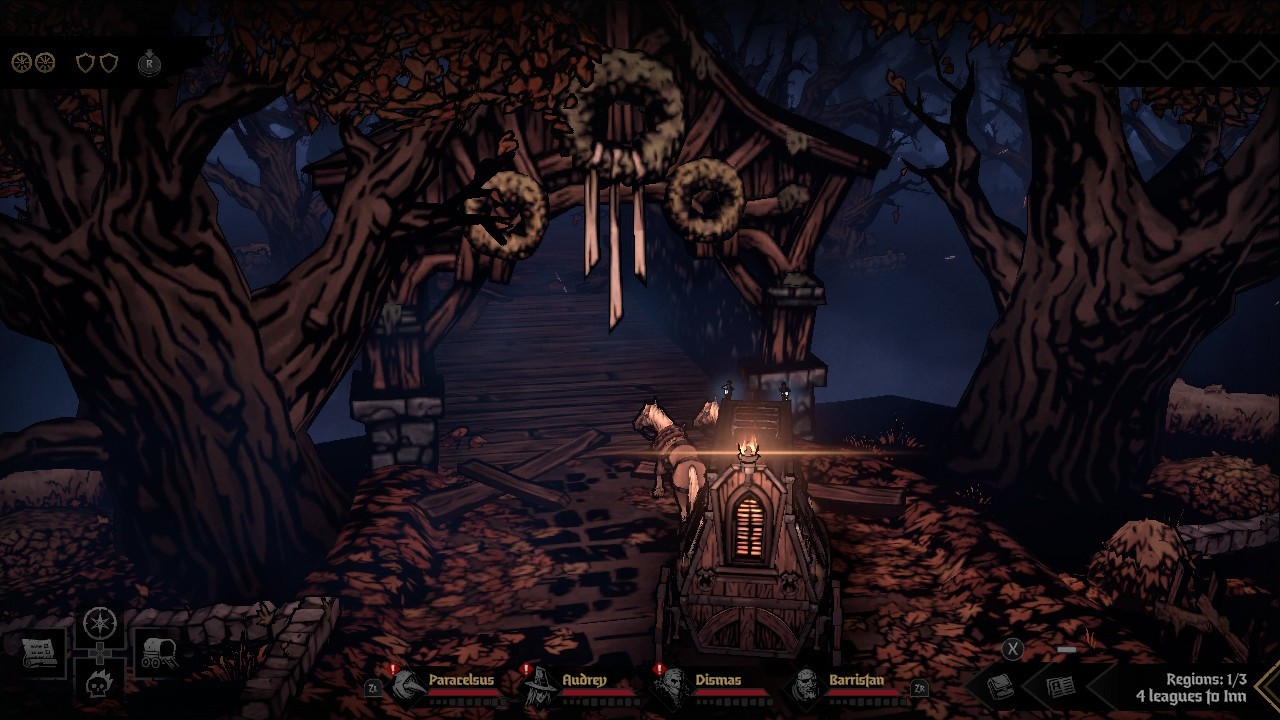1280x720 pixels.
Task: Open the compass star map icon
Action: (x=100, y=624)
